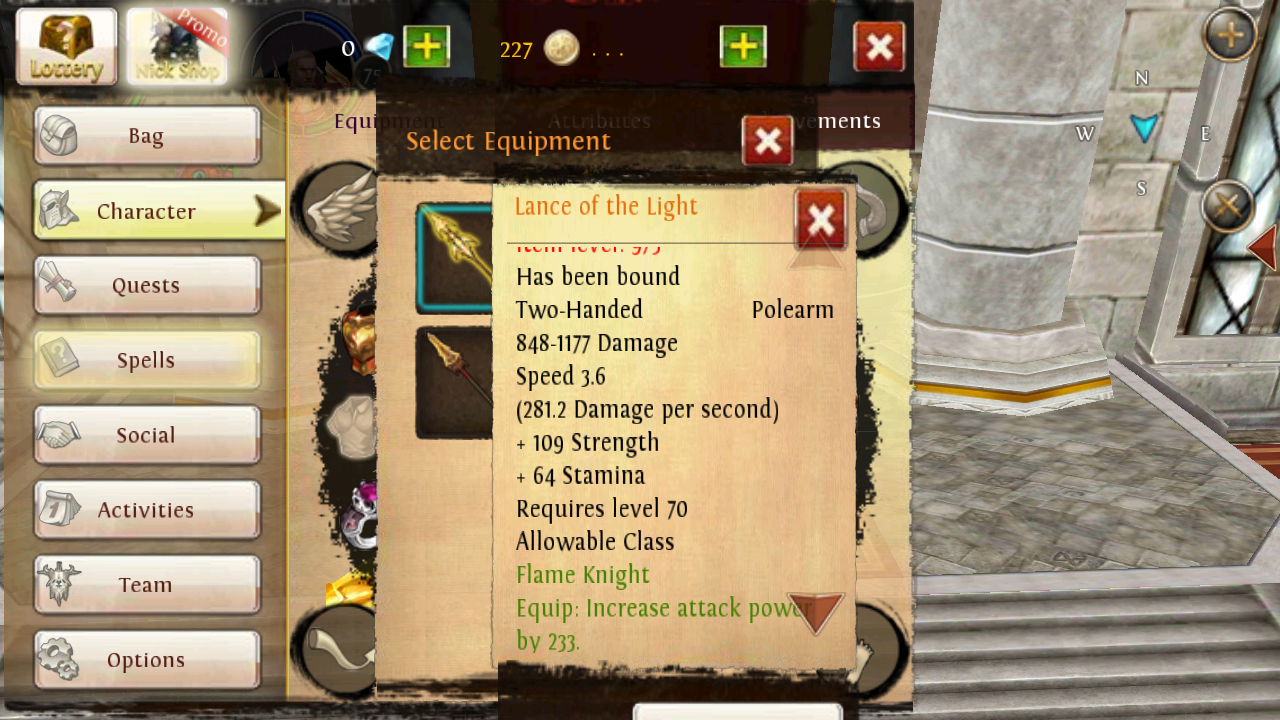
Task: Close the main menu window
Action: pos(879,47)
